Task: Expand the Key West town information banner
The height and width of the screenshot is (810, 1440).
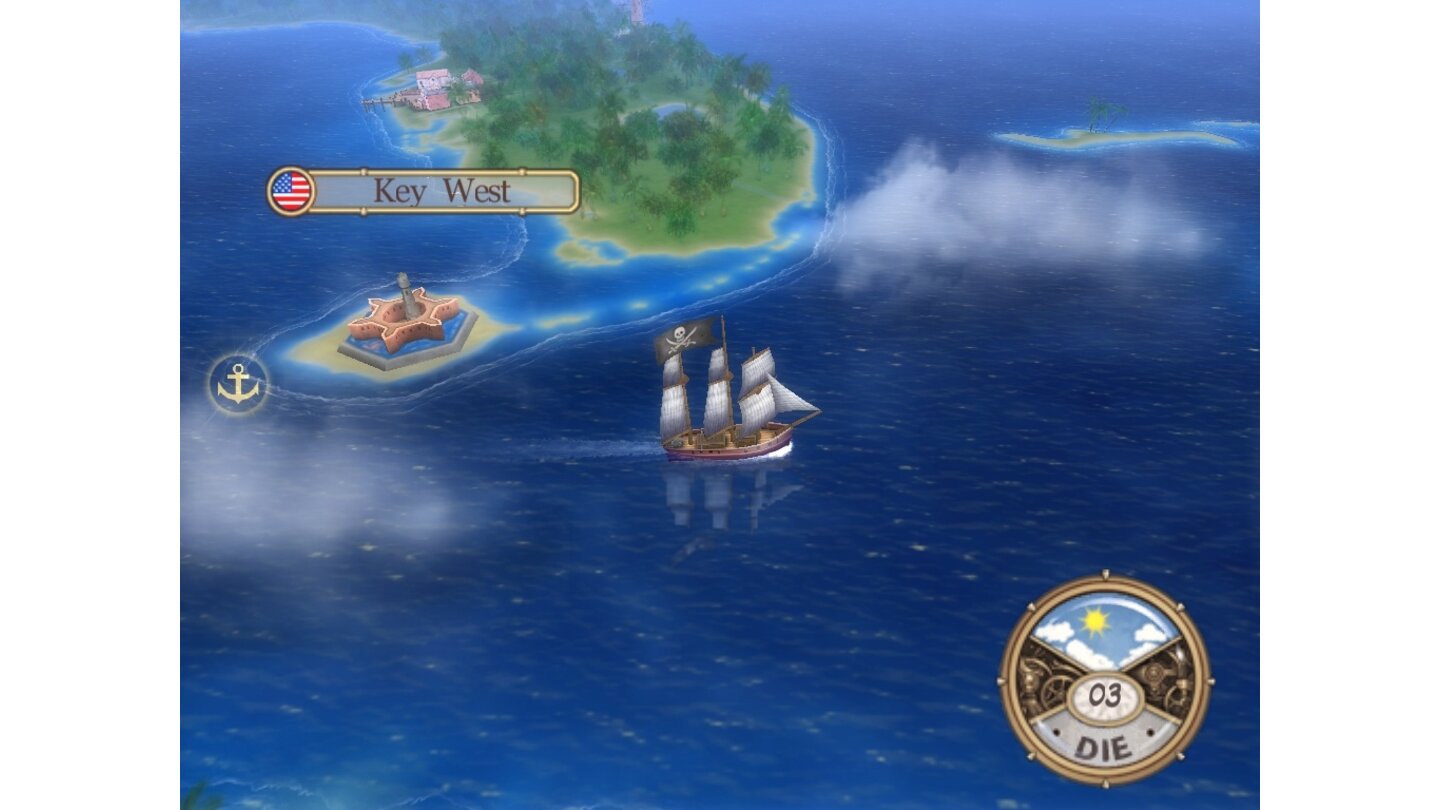Action: (443, 192)
